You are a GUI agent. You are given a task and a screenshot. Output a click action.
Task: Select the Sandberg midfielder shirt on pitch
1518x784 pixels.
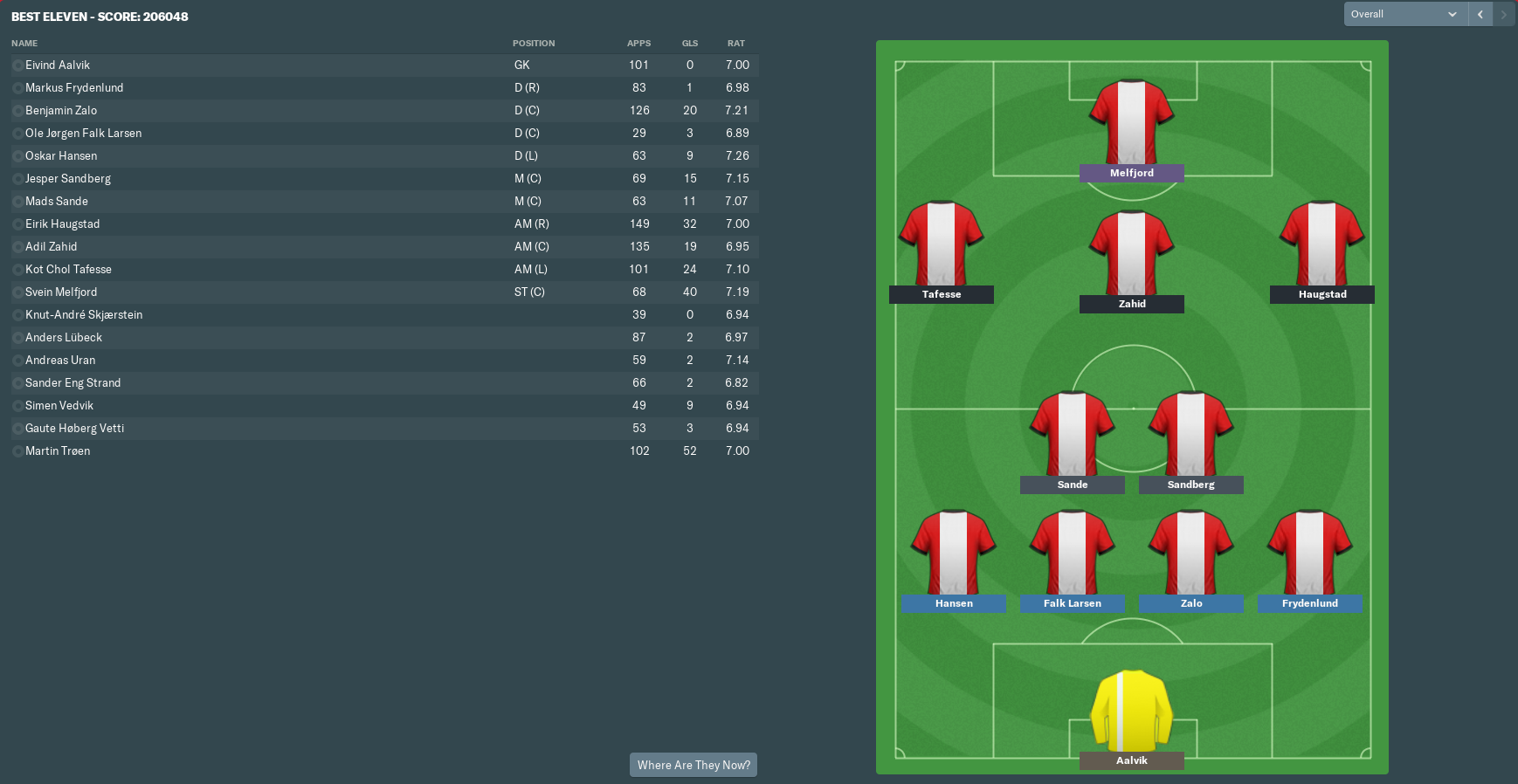1190,434
